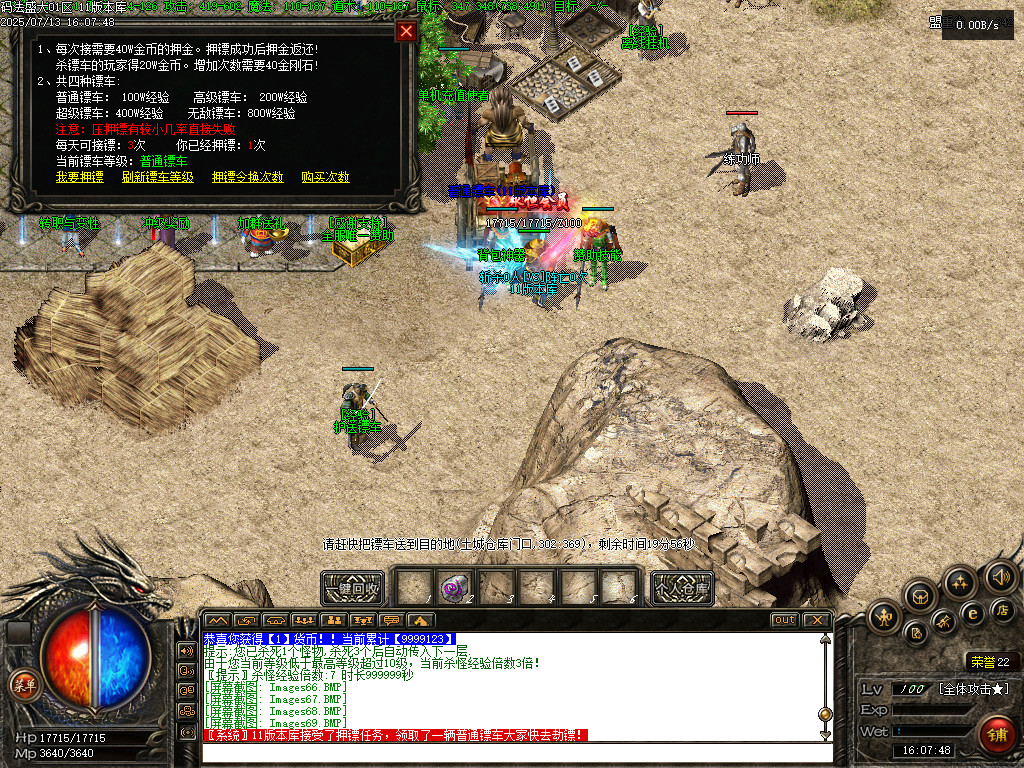Image resolution: width=1024 pixels, height=768 pixels.
Task: Open the personal warehouse button
Action: 682,588
